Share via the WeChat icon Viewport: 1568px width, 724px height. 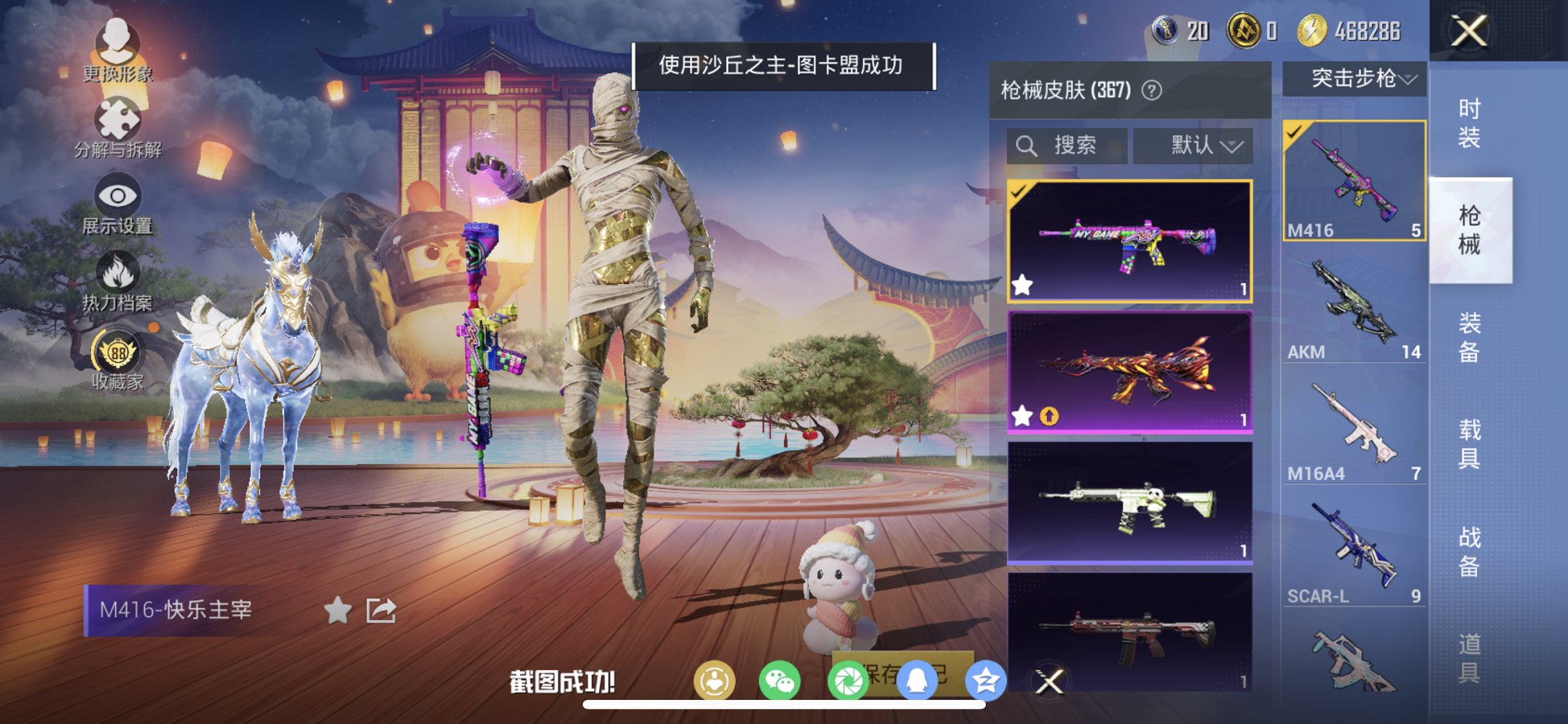779,679
